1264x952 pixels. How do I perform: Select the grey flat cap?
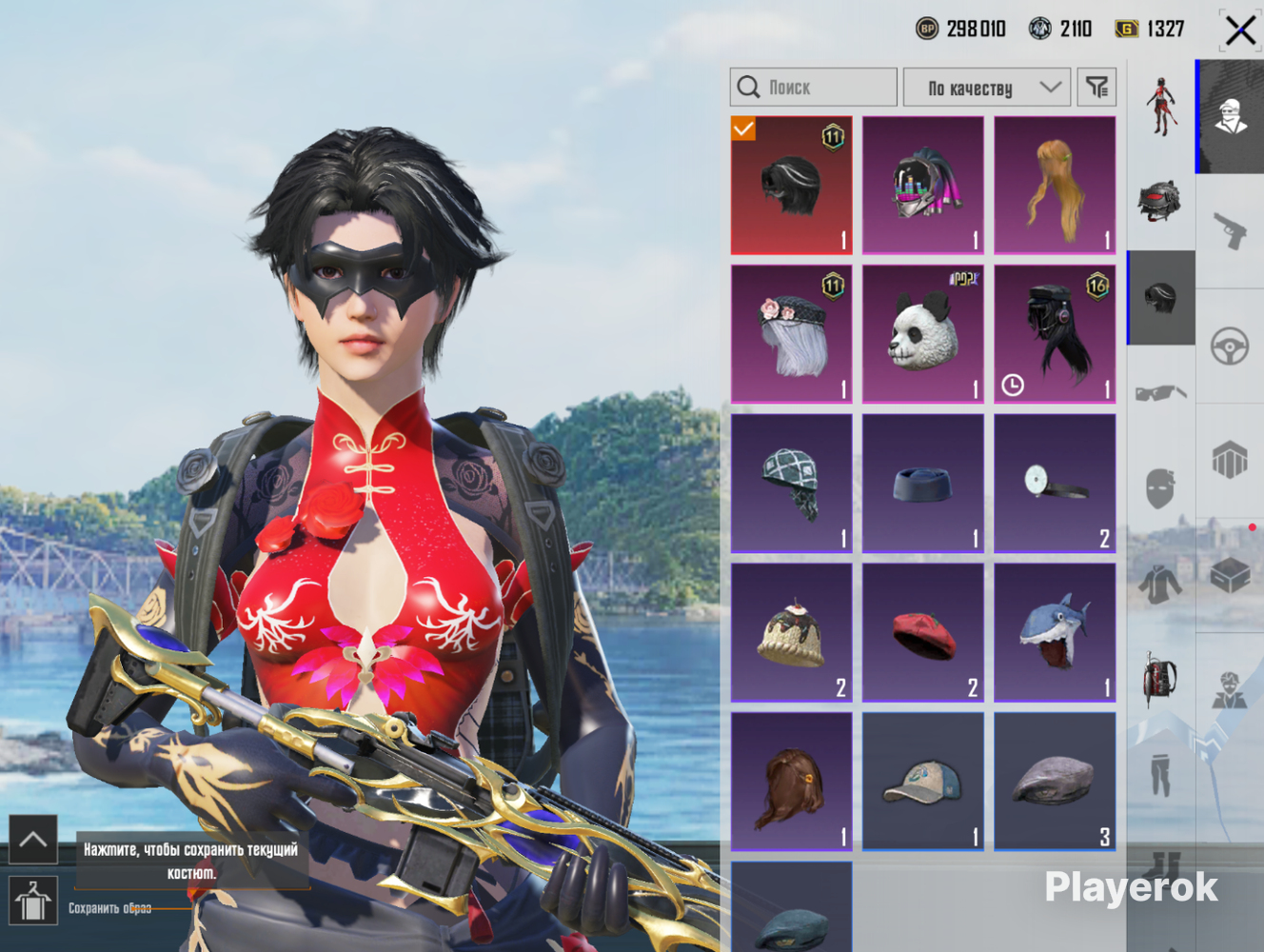coord(1055,782)
